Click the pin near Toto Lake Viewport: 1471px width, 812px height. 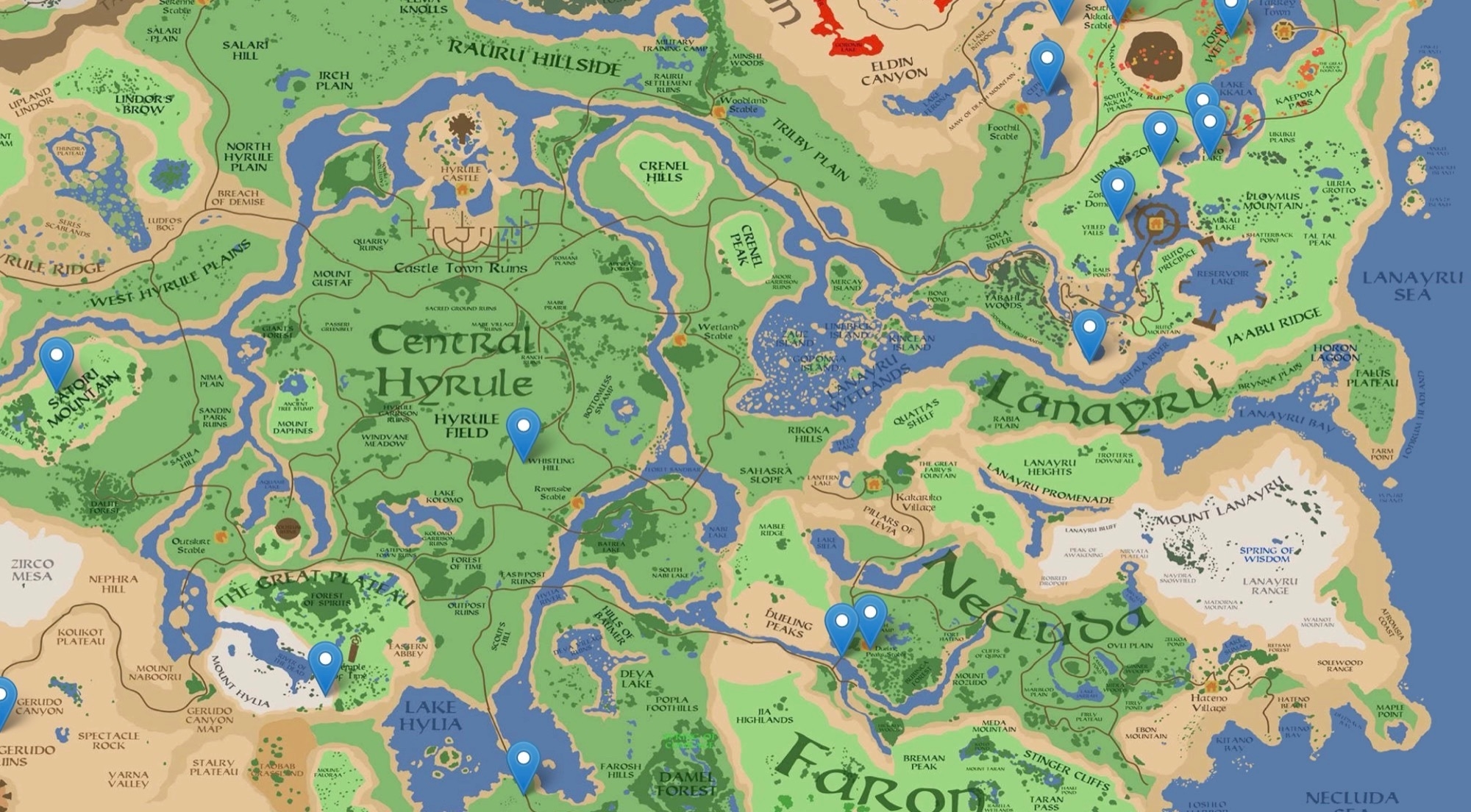(x=1210, y=121)
